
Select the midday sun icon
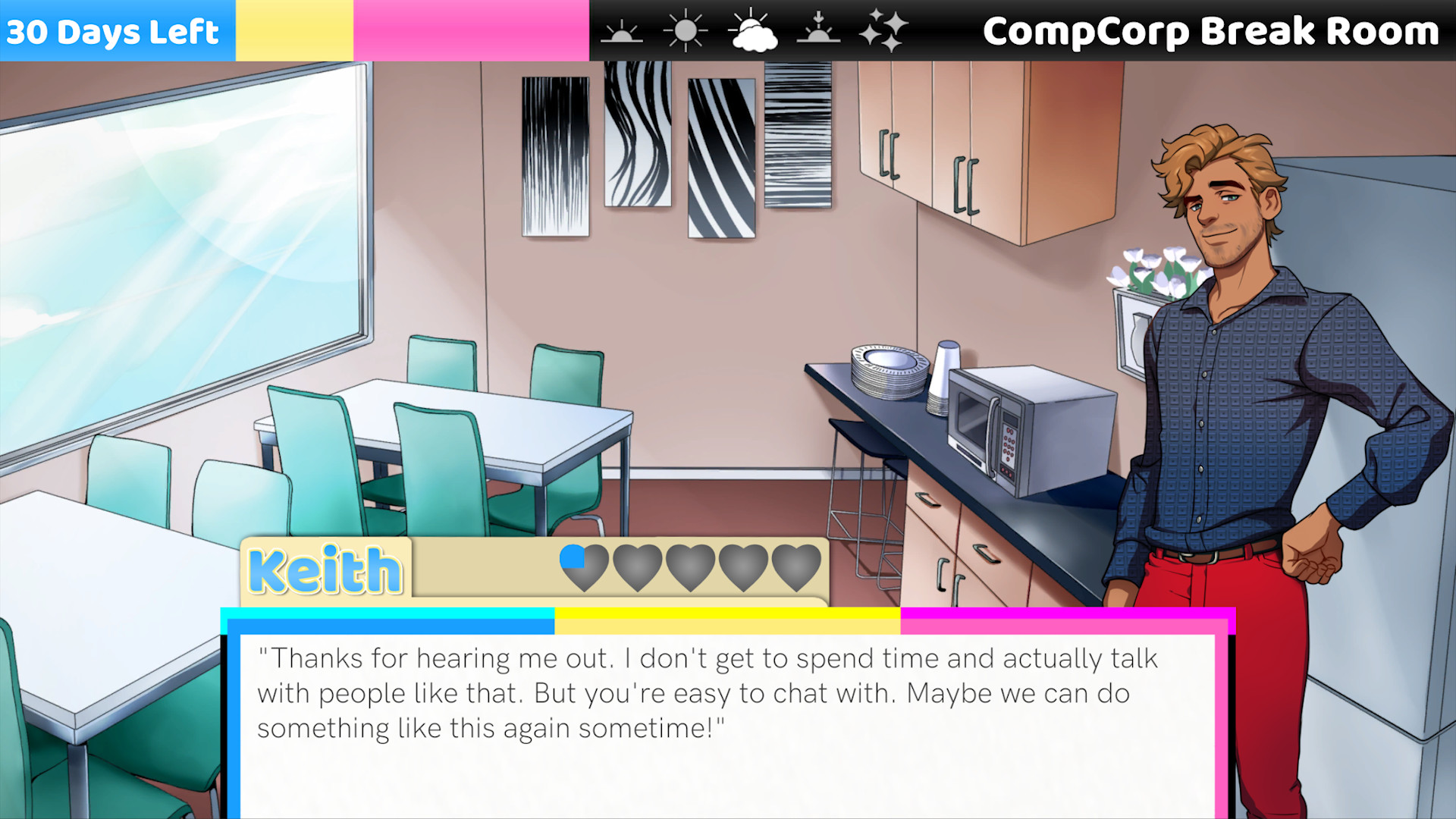pos(685,30)
